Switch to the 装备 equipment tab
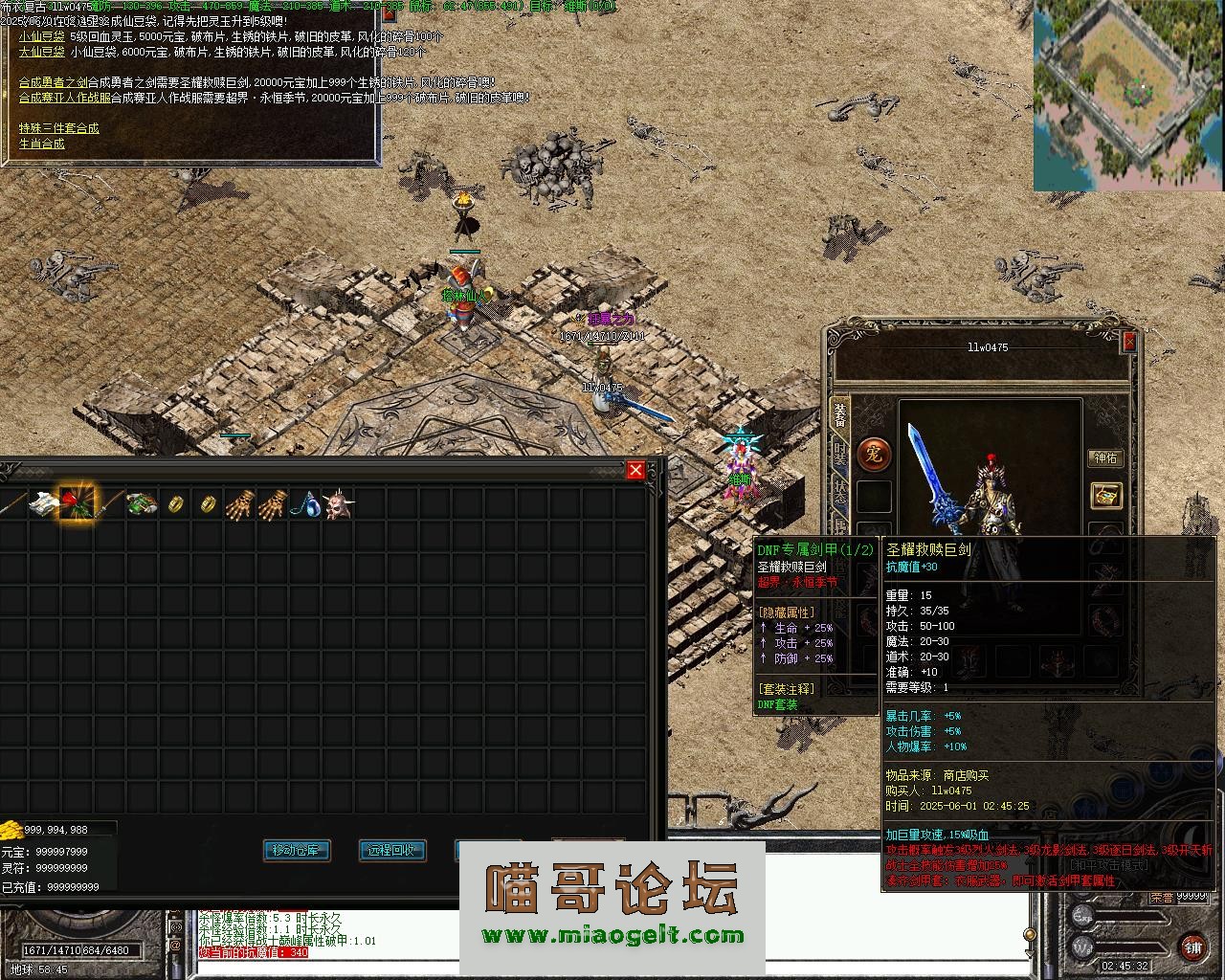The width and height of the screenshot is (1225, 980). (840, 414)
